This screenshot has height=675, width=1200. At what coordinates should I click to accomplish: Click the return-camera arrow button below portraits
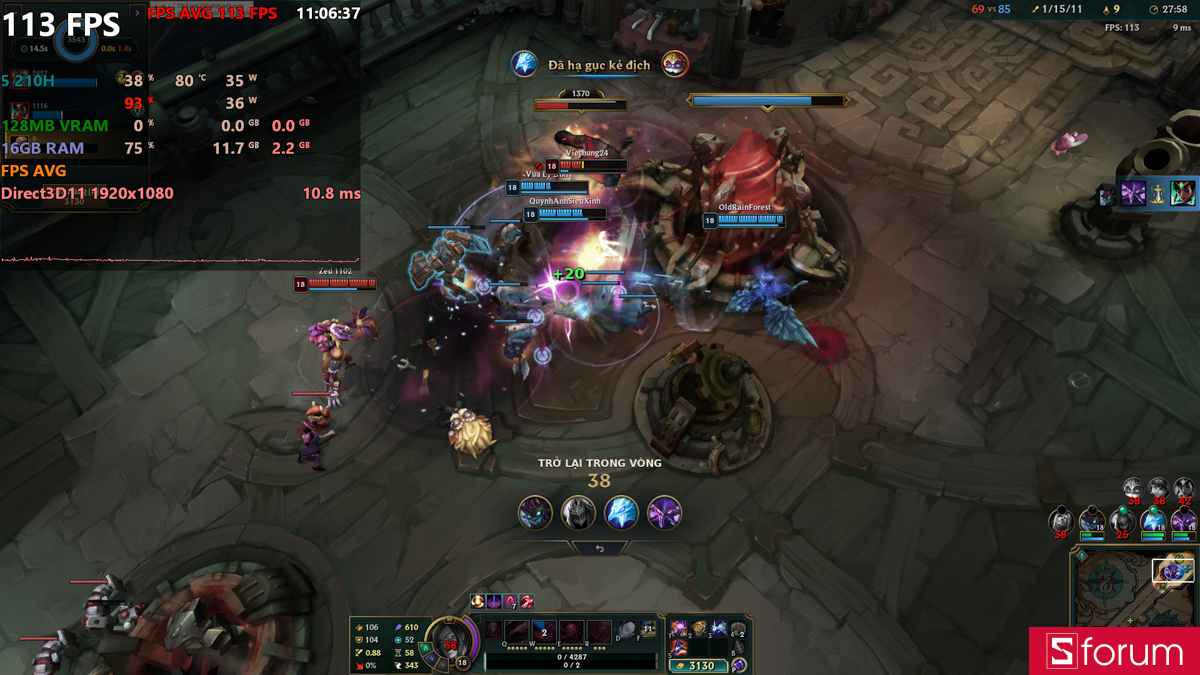click(x=600, y=548)
